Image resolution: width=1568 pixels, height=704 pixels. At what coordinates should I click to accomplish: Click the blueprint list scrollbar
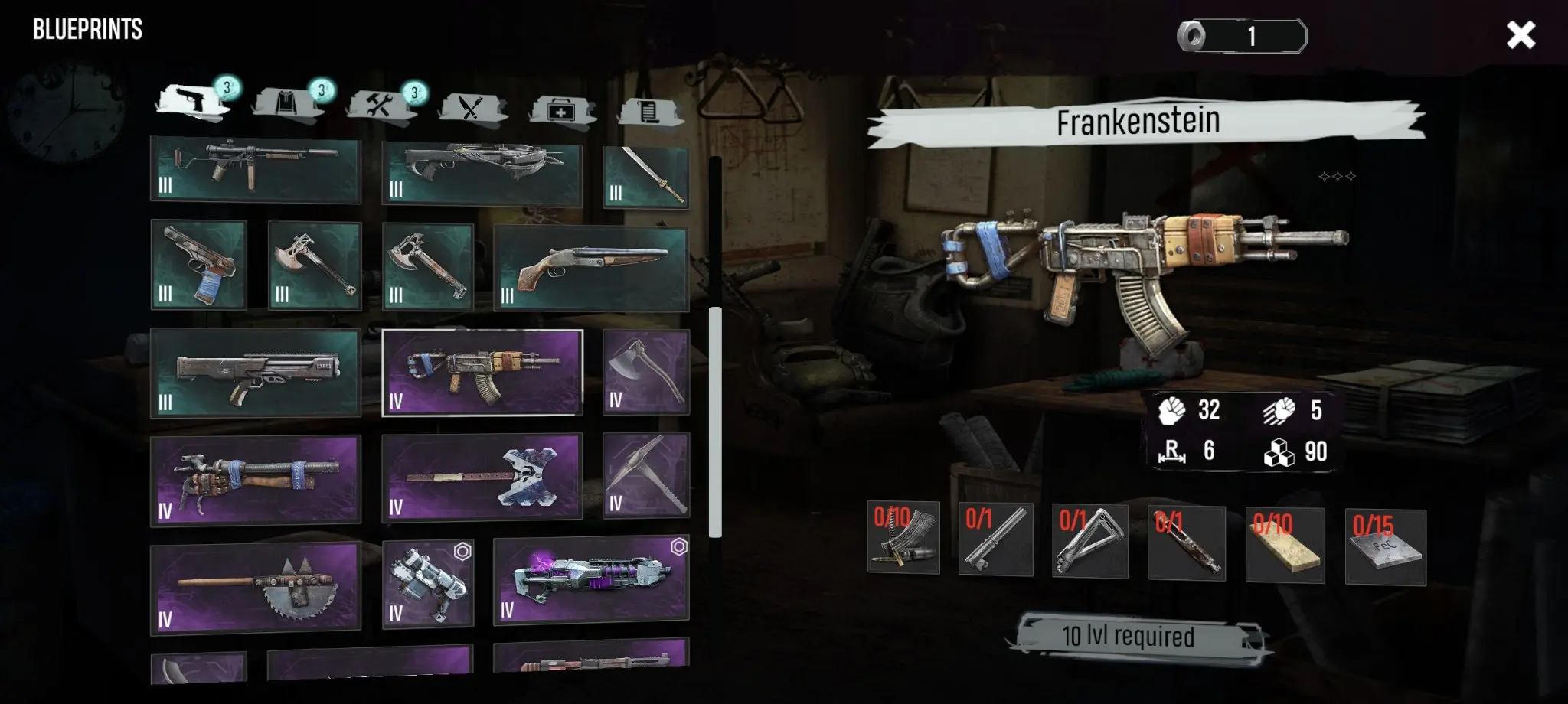(x=715, y=421)
